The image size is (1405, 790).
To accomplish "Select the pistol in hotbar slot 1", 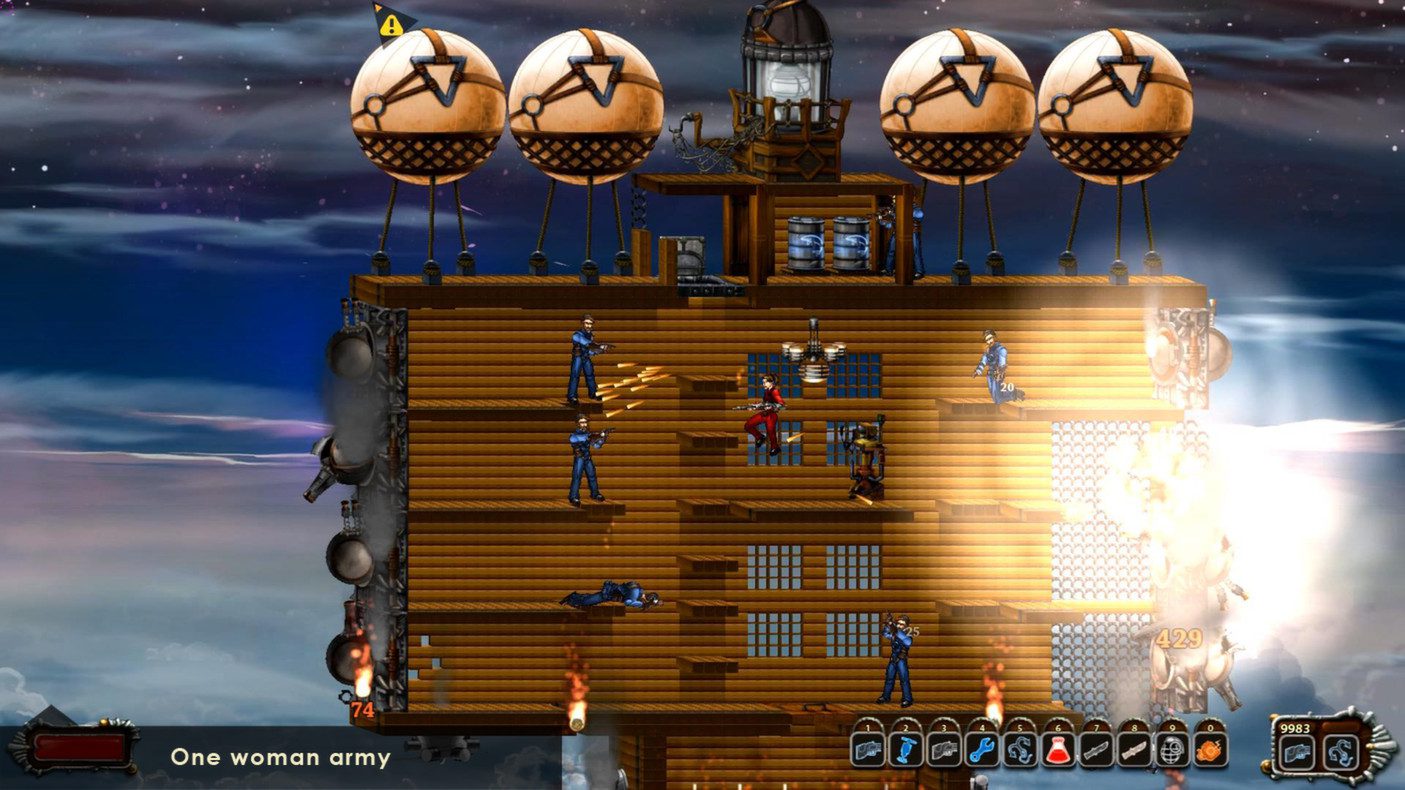I will [x=868, y=748].
